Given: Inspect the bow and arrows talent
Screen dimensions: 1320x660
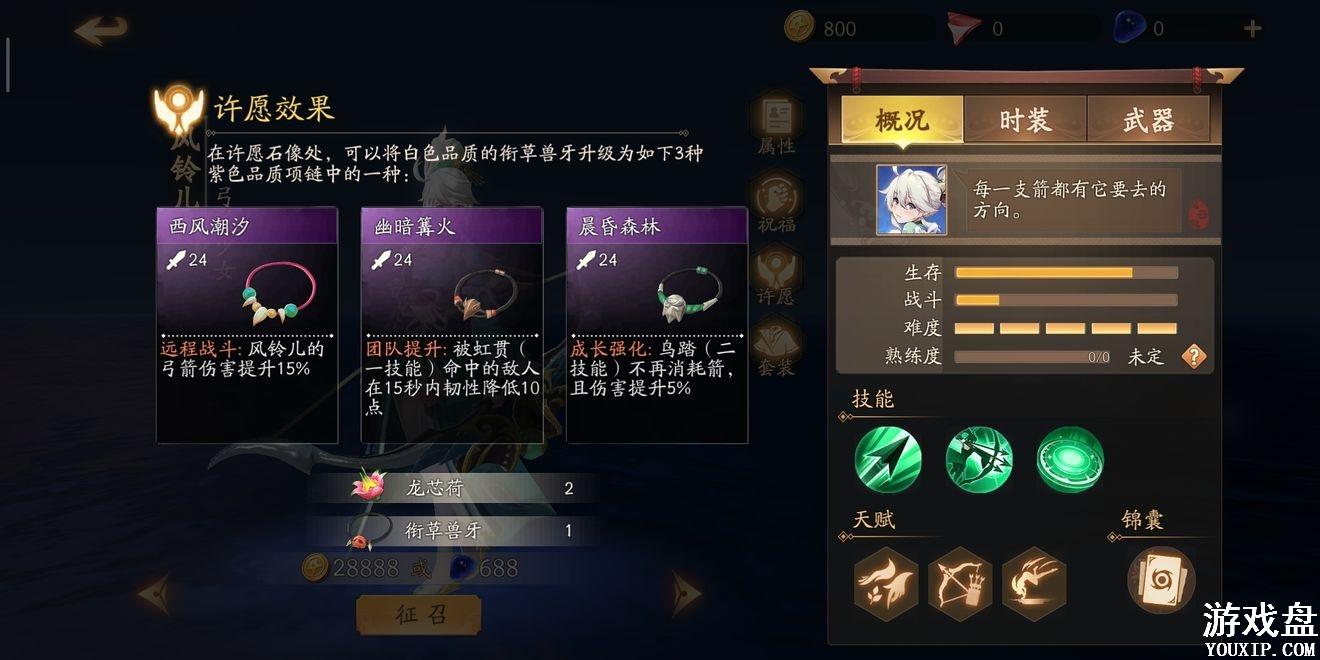Looking at the screenshot, I should click(x=960, y=582).
